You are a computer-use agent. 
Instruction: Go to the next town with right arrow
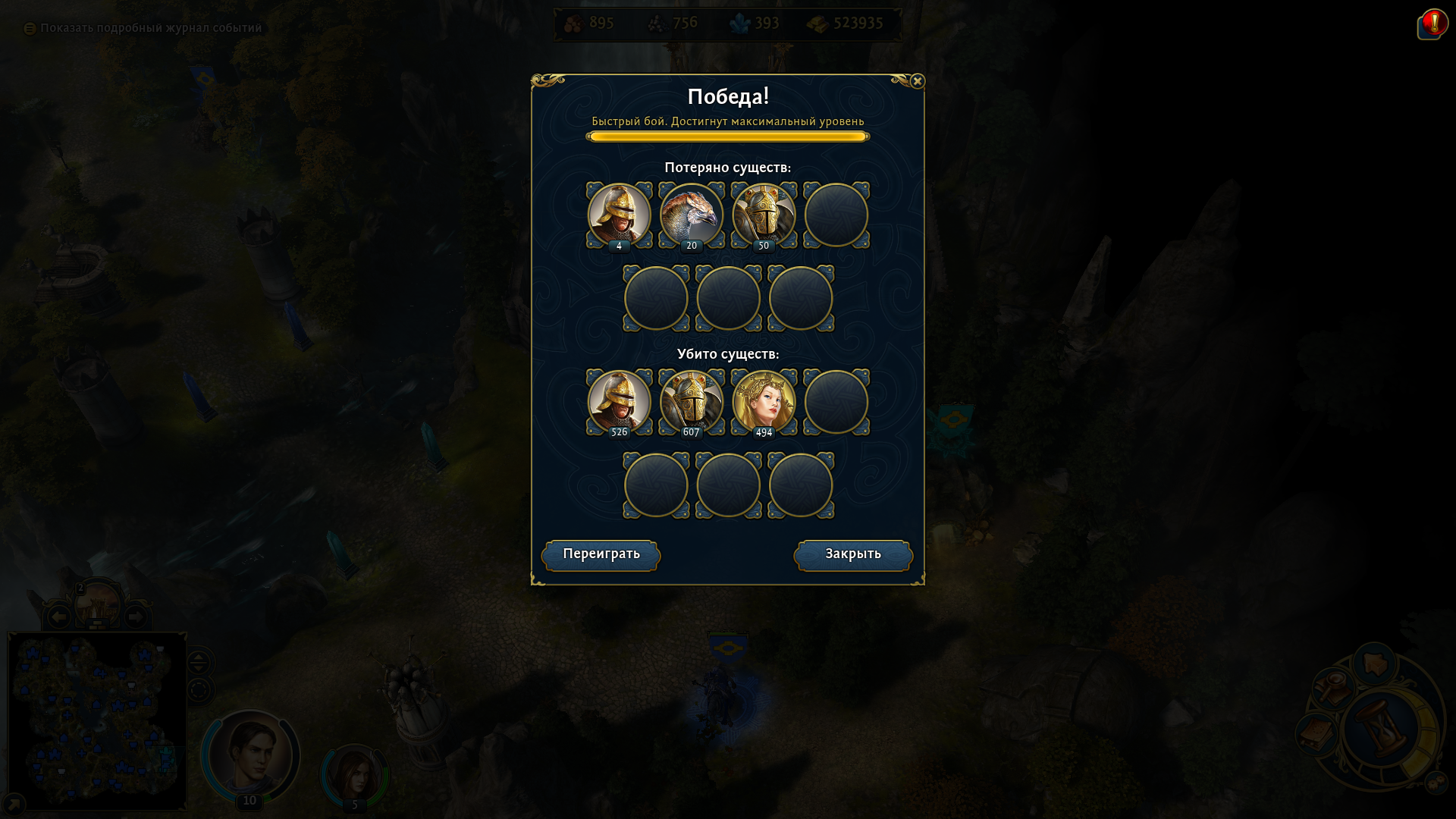[x=136, y=617]
